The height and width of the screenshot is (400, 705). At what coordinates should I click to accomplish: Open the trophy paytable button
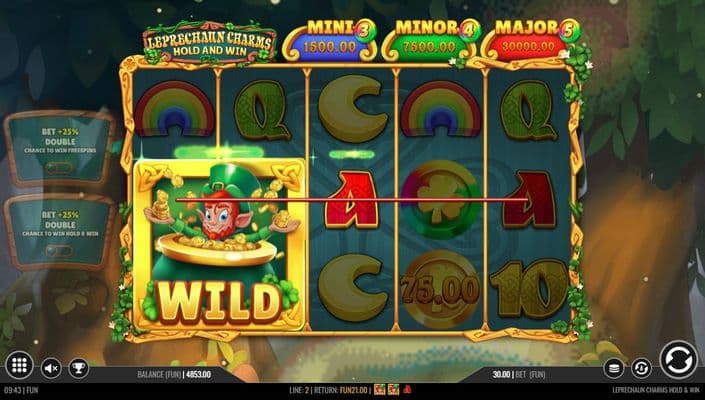78,368
